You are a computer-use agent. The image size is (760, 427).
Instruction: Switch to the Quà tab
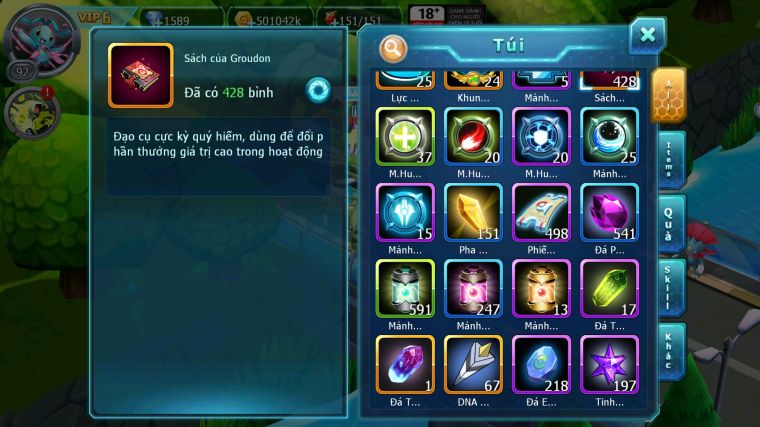coord(670,221)
